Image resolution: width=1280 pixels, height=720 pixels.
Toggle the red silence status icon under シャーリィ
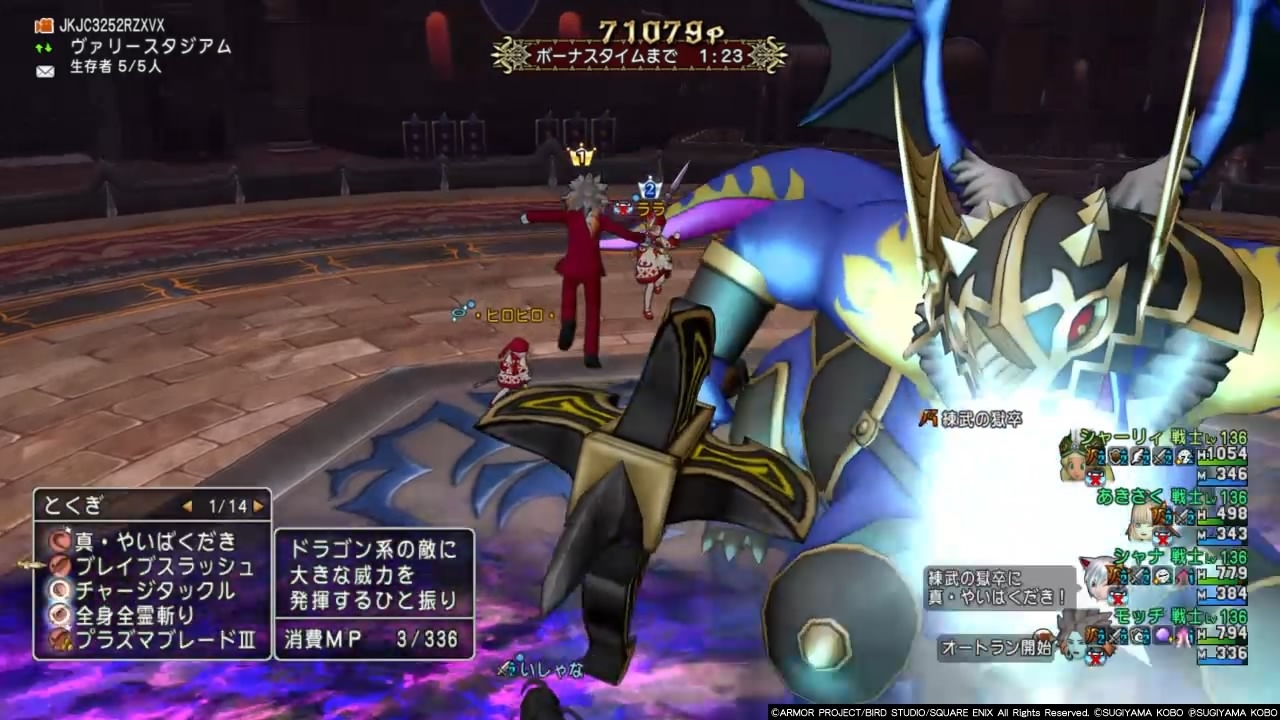[1093, 478]
